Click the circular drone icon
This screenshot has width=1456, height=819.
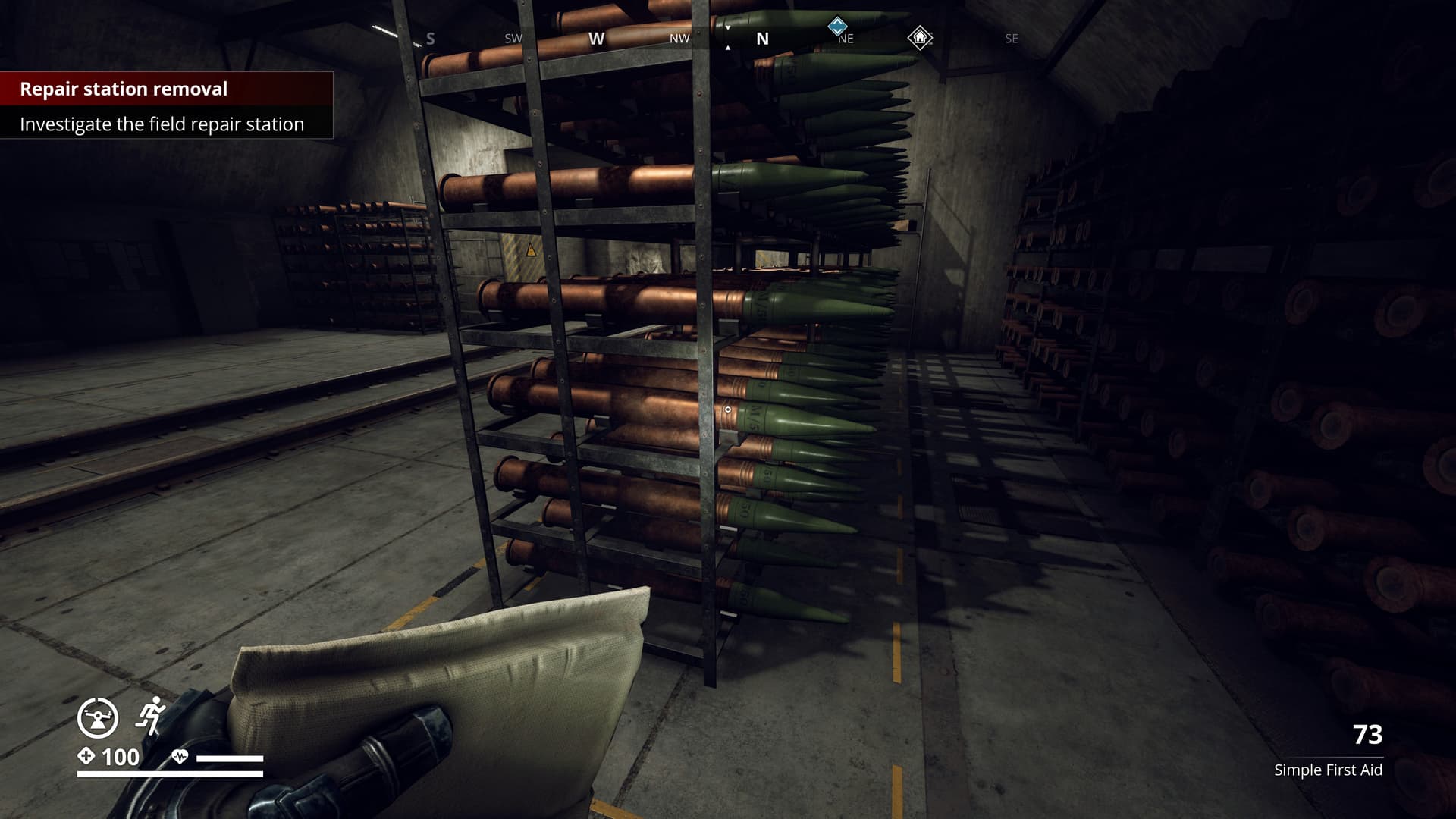tap(98, 717)
